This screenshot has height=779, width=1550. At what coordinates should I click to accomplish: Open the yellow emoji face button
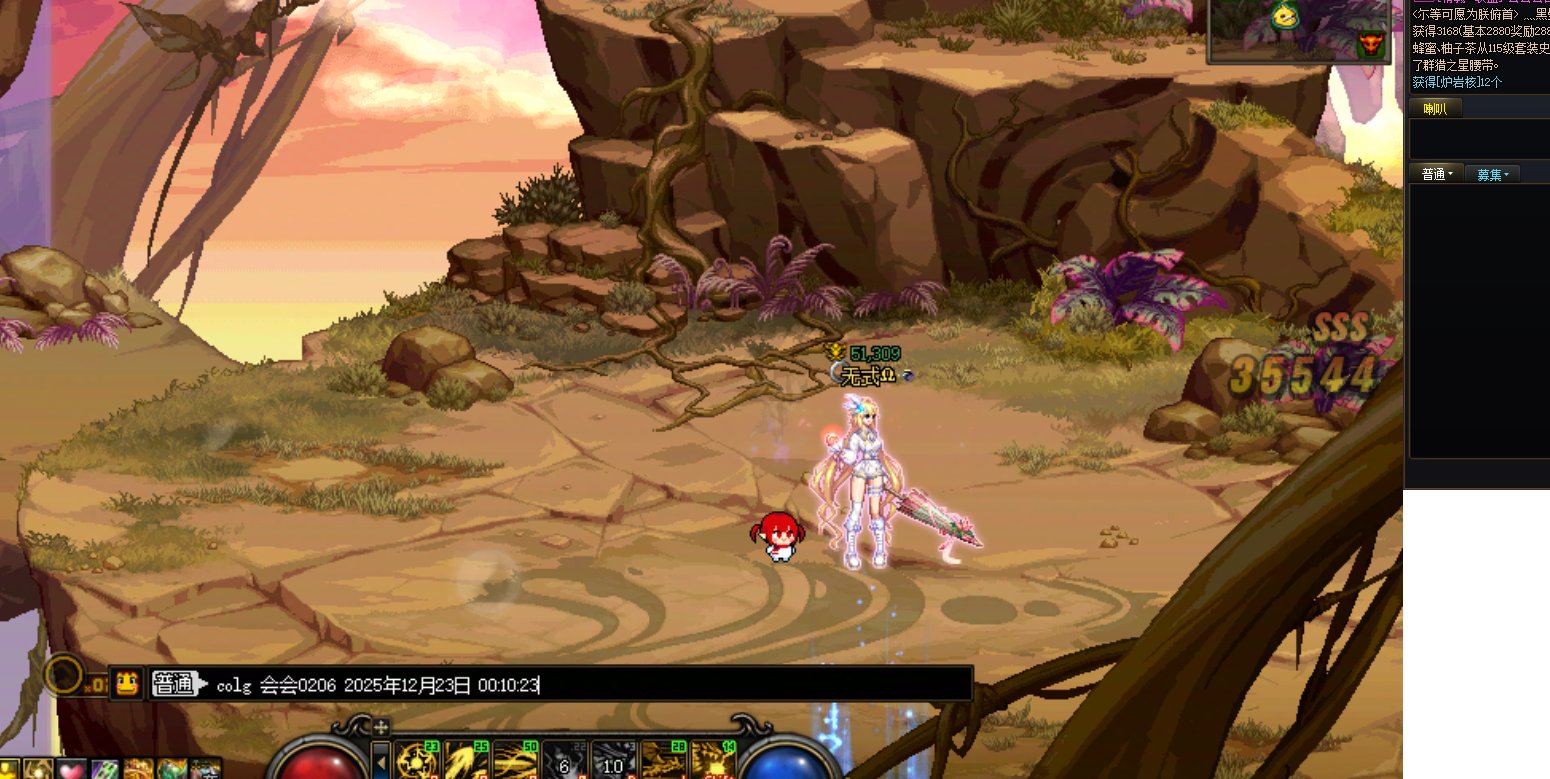tap(127, 684)
